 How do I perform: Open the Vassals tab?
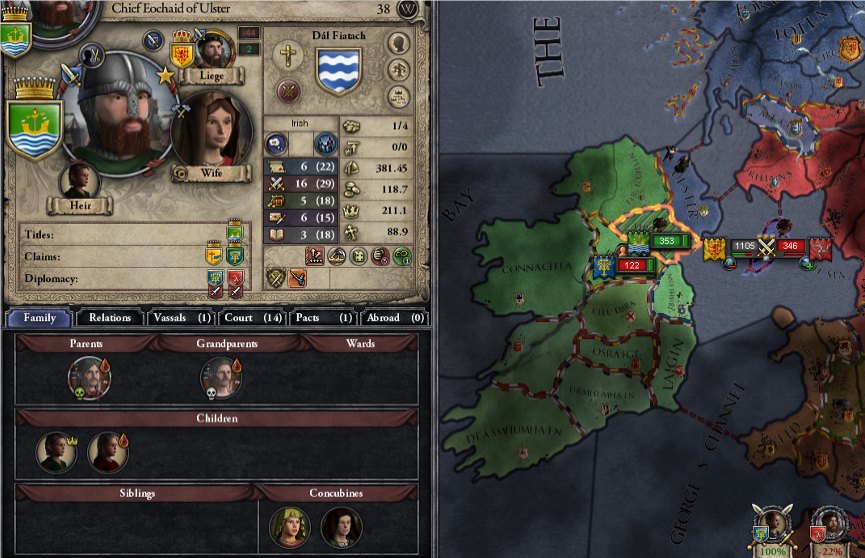(181, 318)
